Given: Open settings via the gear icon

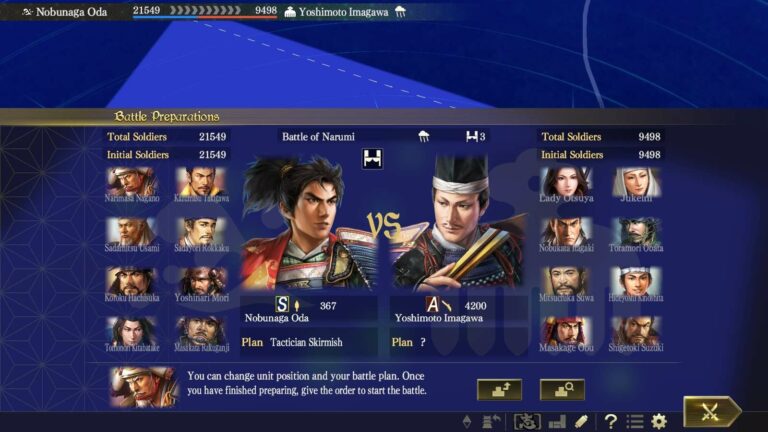Looking at the screenshot, I should pyautogui.click(x=659, y=421).
